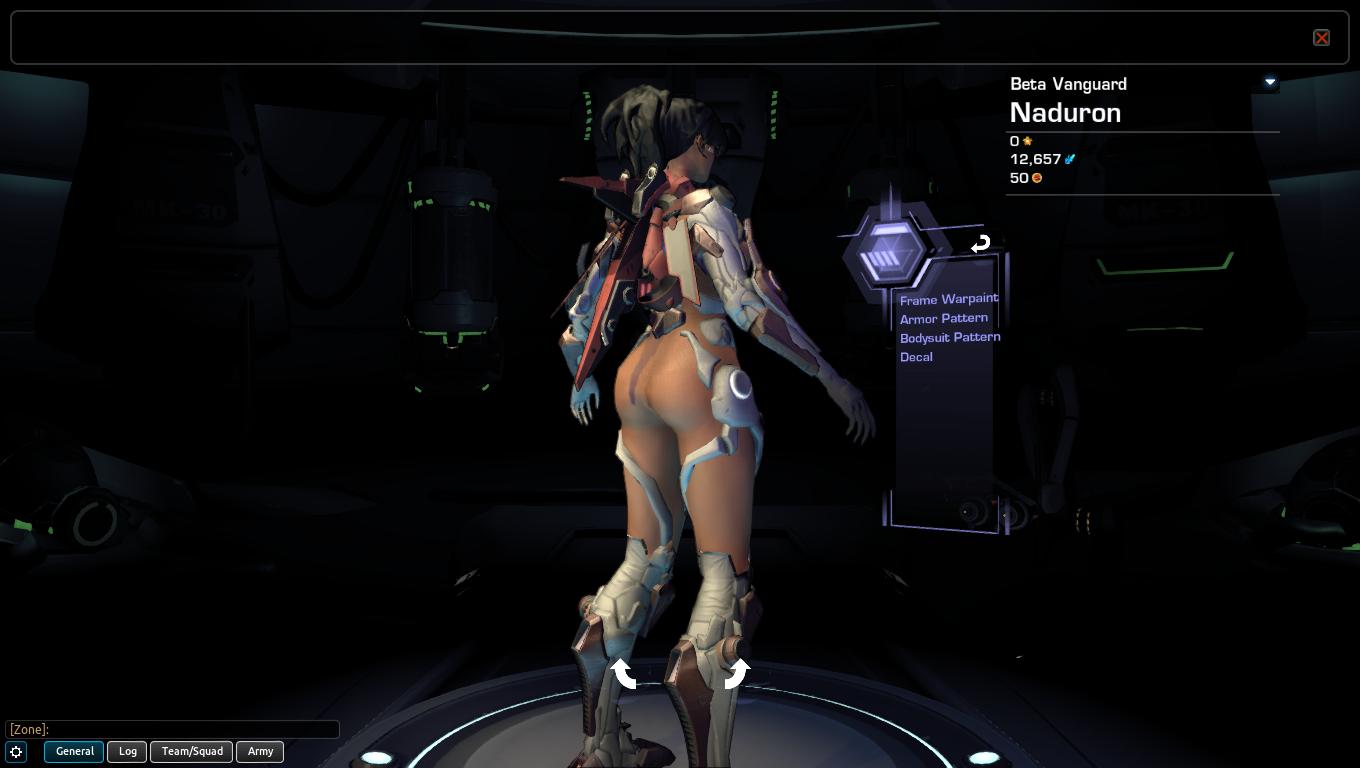Switch to the General chat tab

[74, 751]
